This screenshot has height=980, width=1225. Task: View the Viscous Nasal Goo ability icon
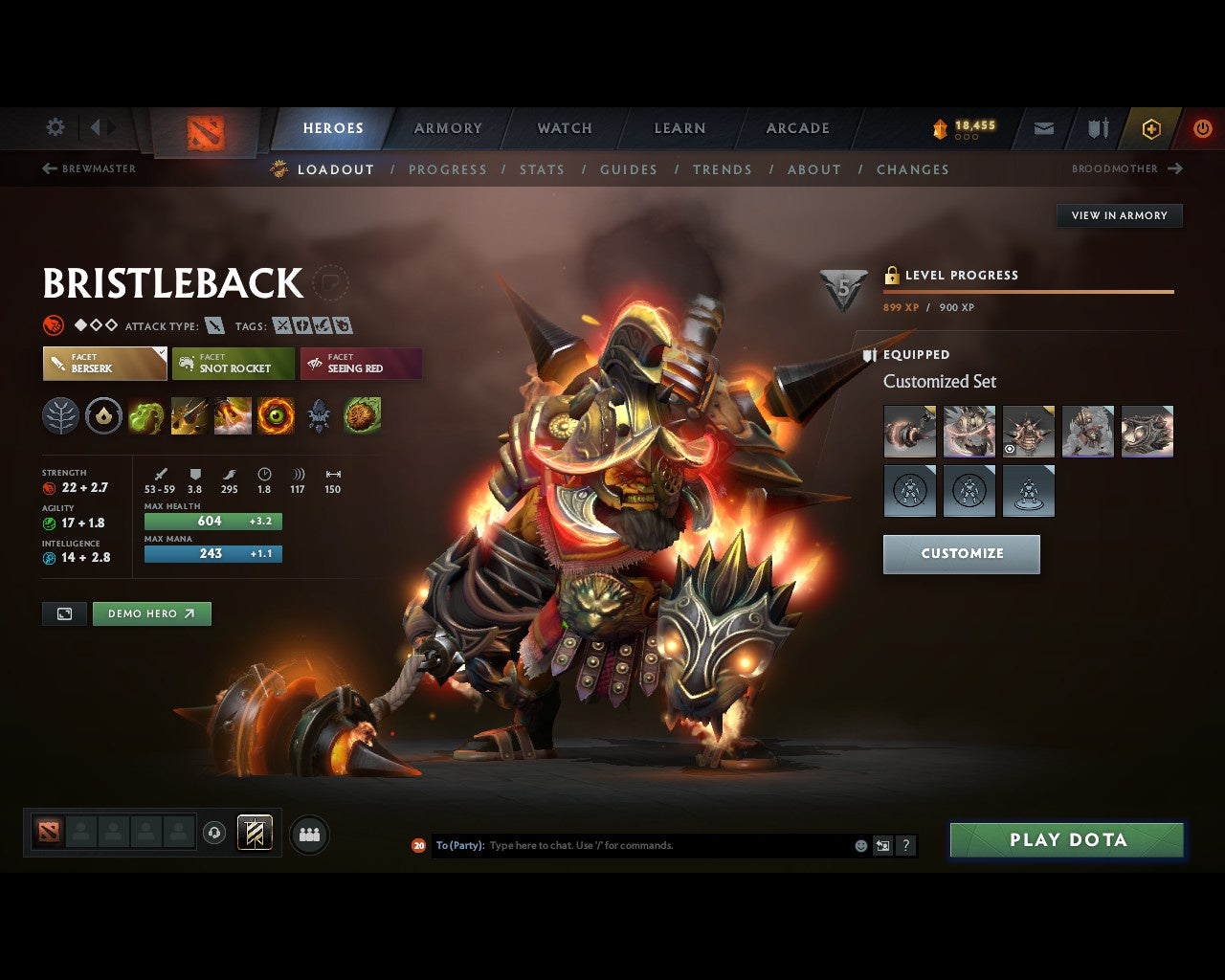(145, 416)
